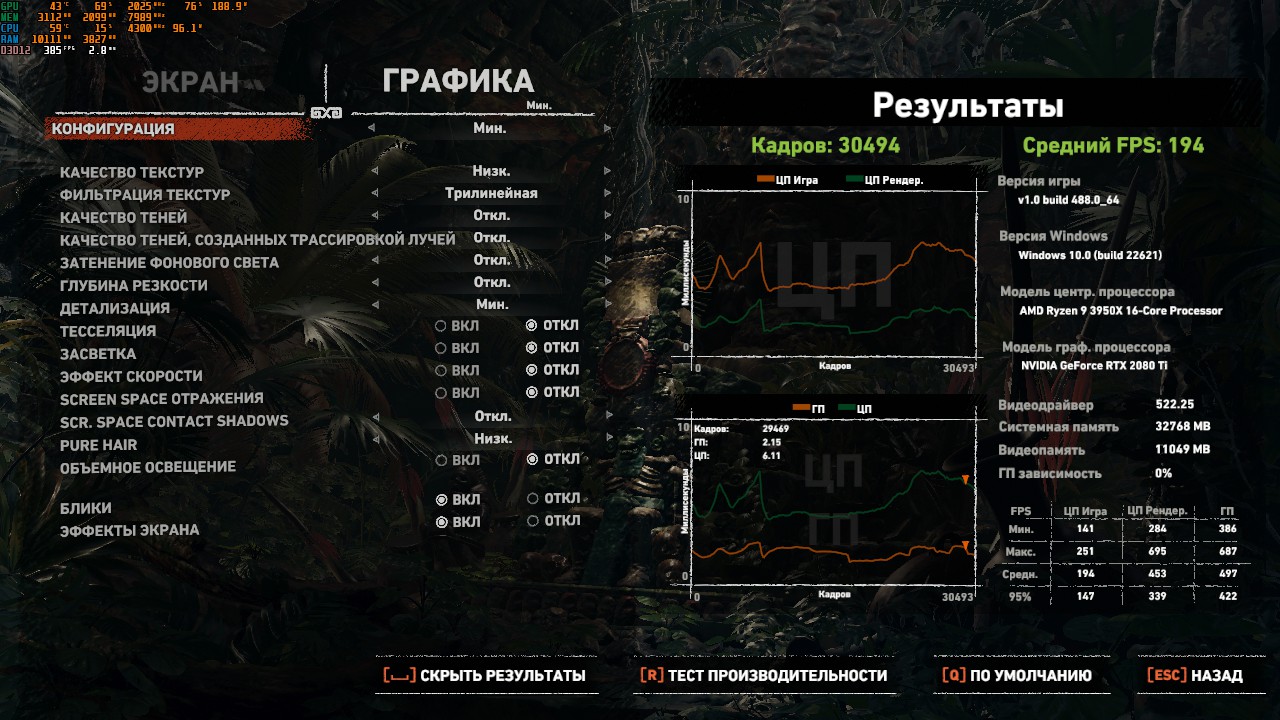Select the КОНФИГУРАЦИЯ row
Screen dimensions: 1280x720
[113, 129]
